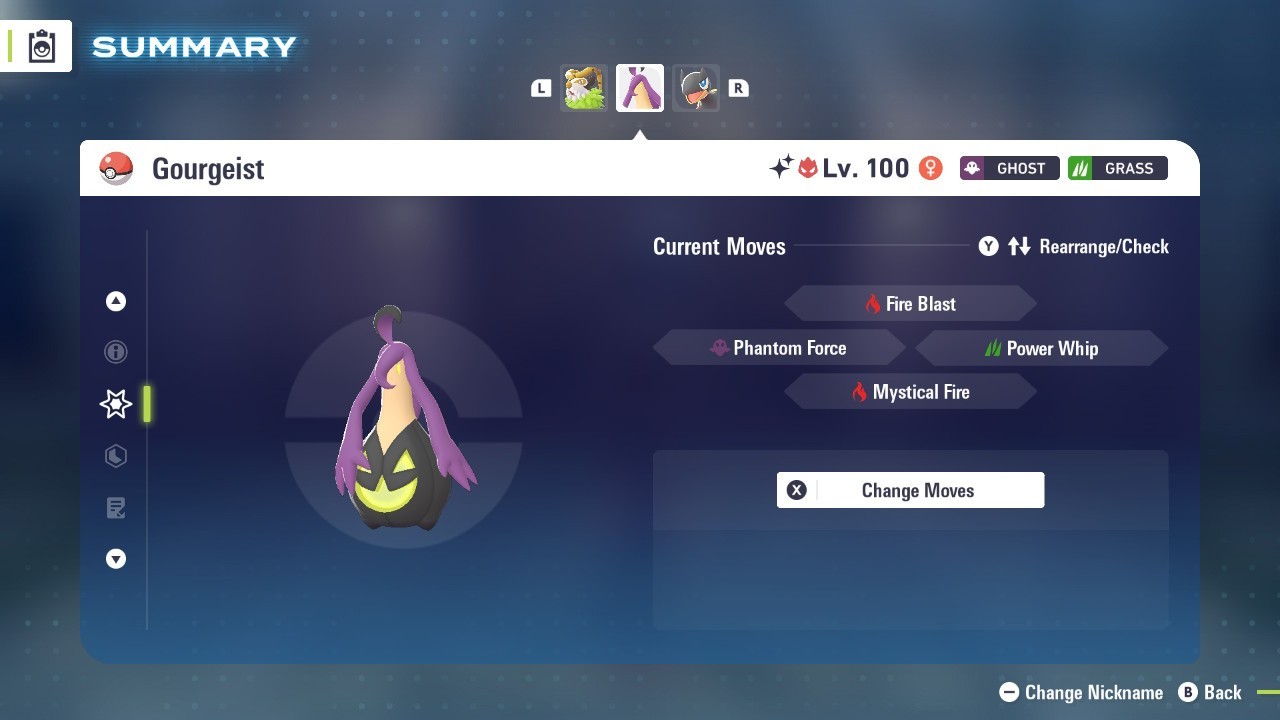Select the Gourgeist party thumbnail
Image resolution: width=1280 pixels, height=720 pixels.
[x=640, y=88]
